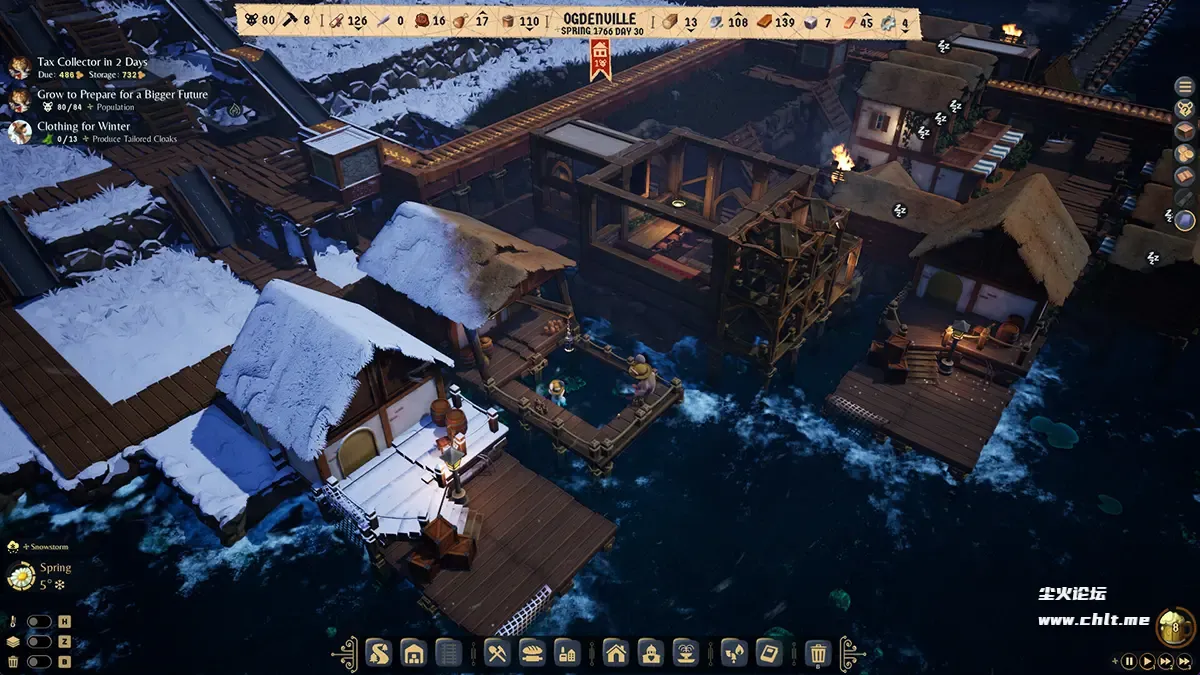Toggle the layers overlay switch
The image size is (1200, 675).
(x=39, y=642)
